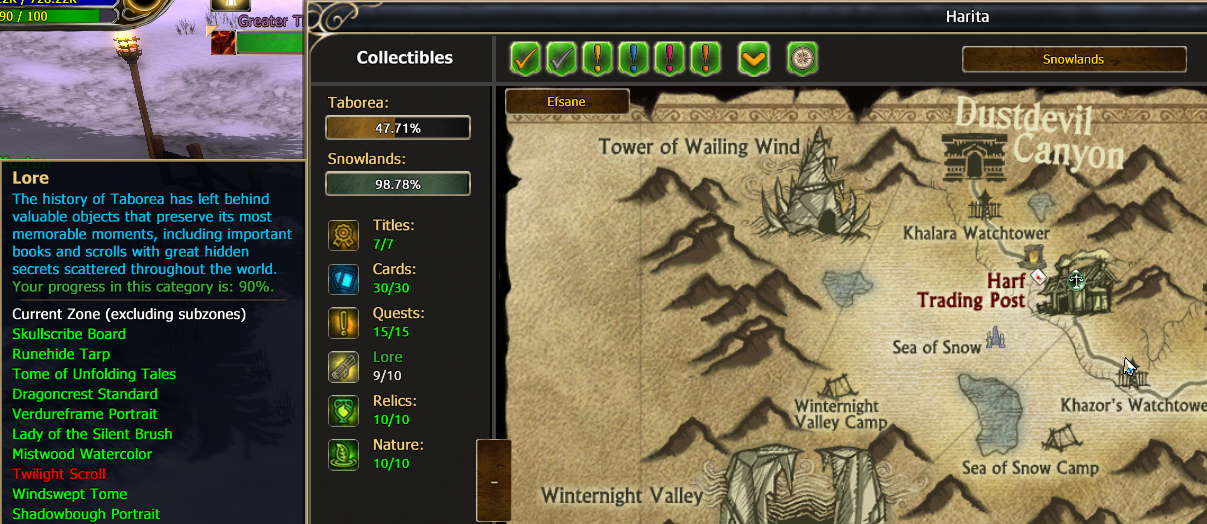Click the Snowlands progress bar
1207x524 pixels.
[x=398, y=184]
